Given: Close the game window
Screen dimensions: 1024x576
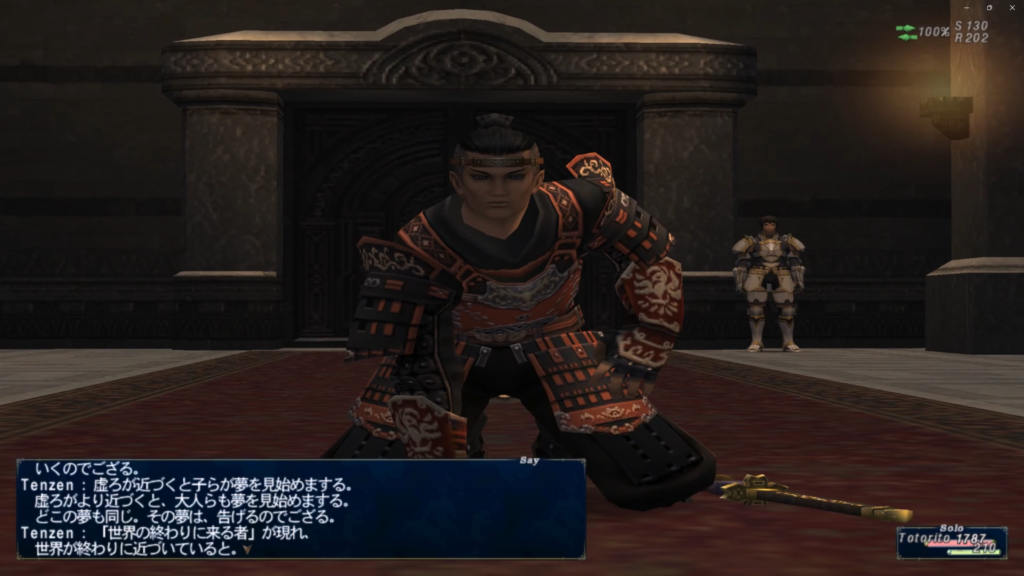Looking at the screenshot, I should point(1014,8).
